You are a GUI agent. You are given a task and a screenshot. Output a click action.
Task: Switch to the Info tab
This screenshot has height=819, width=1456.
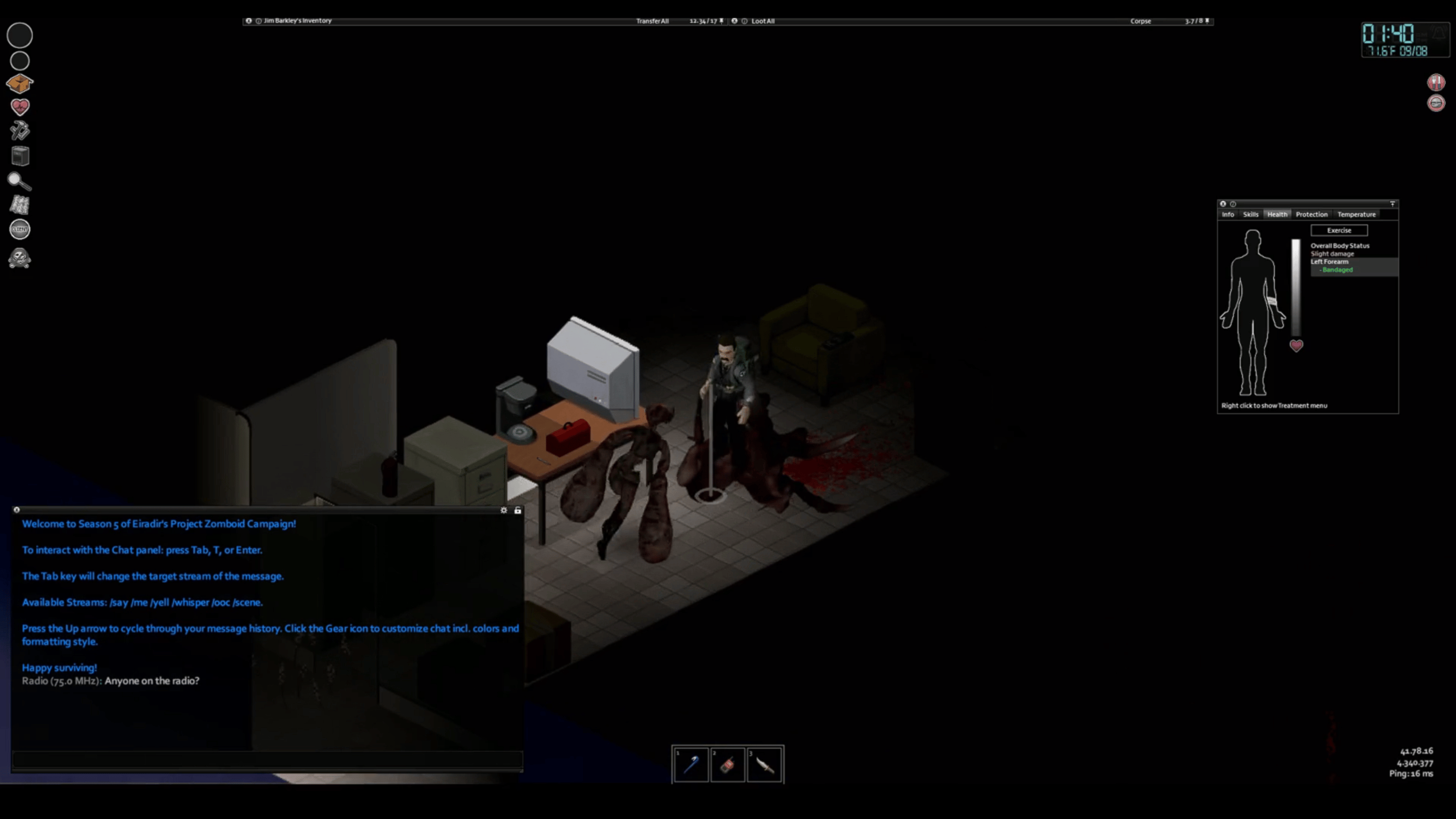click(1228, 214)
